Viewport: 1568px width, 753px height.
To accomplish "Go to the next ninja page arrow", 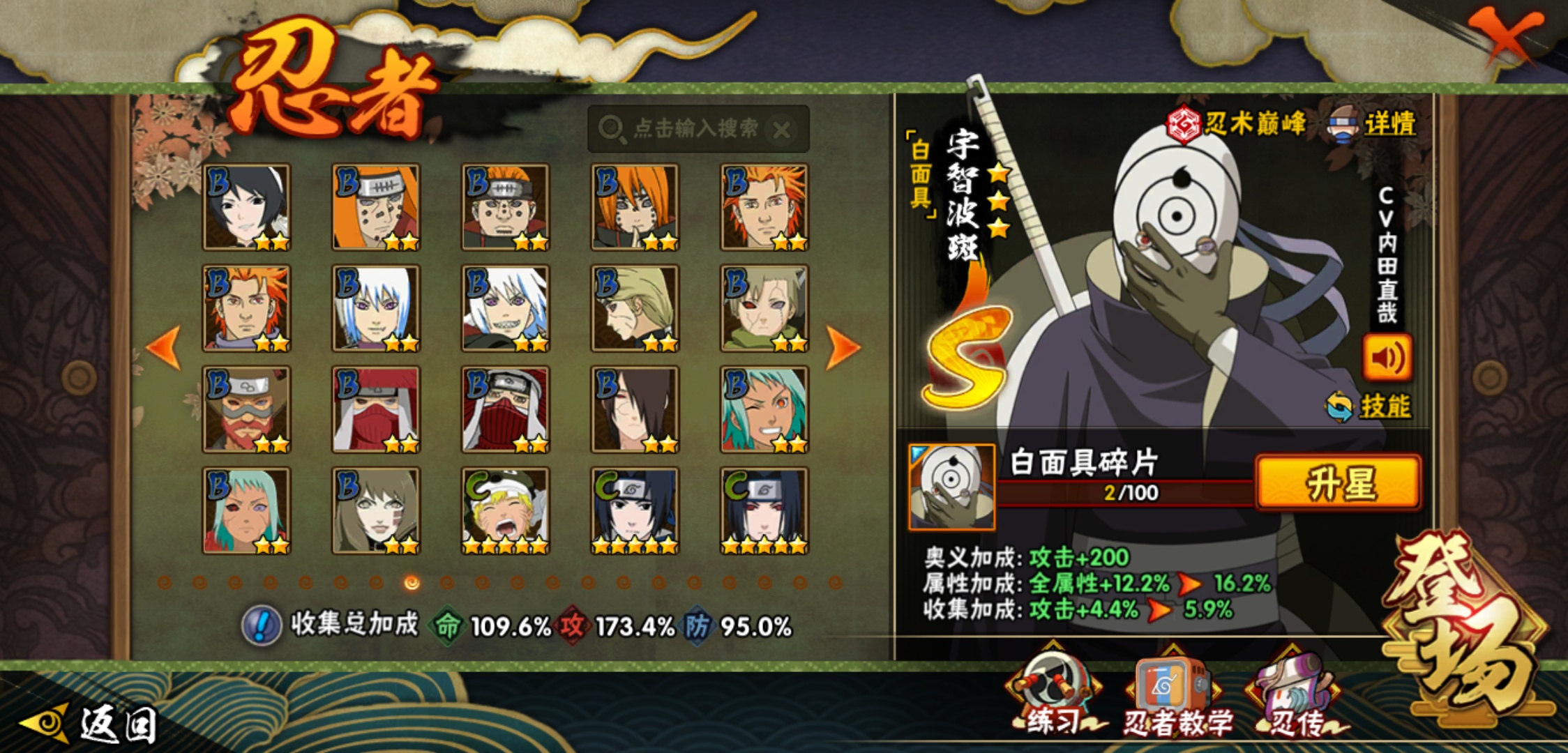I will point(843,347).
